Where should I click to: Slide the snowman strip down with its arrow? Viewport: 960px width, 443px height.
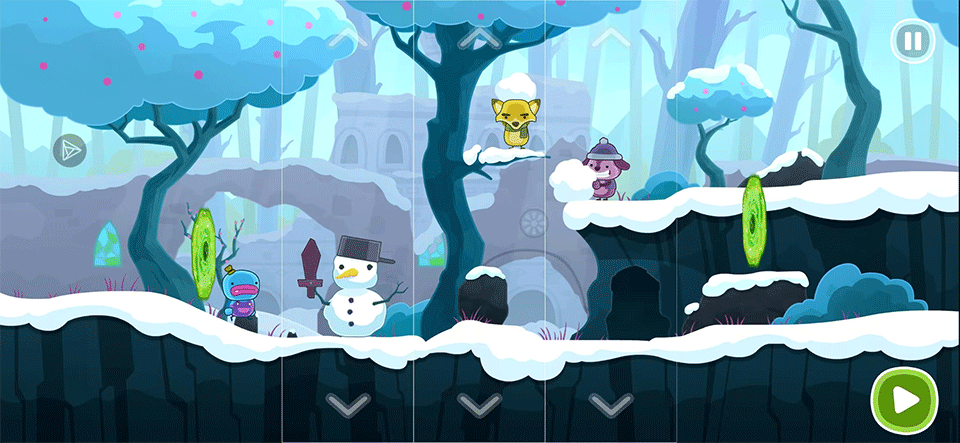point(347,404)
